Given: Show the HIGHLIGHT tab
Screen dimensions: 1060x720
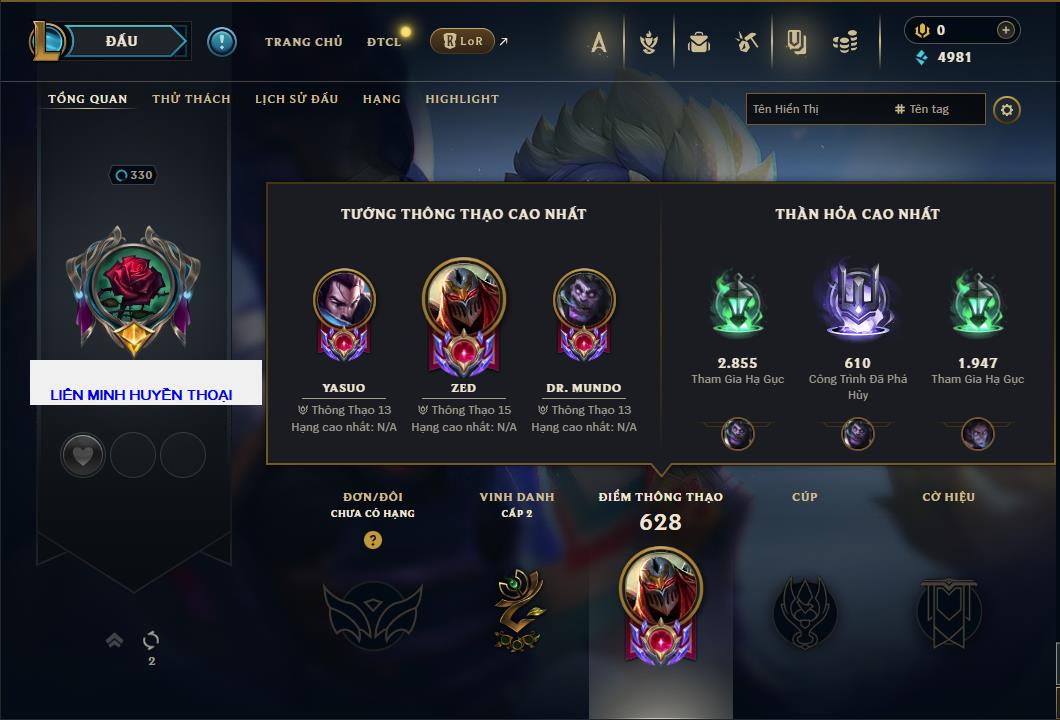Looking at the screenshot, I should pos(461,99).
